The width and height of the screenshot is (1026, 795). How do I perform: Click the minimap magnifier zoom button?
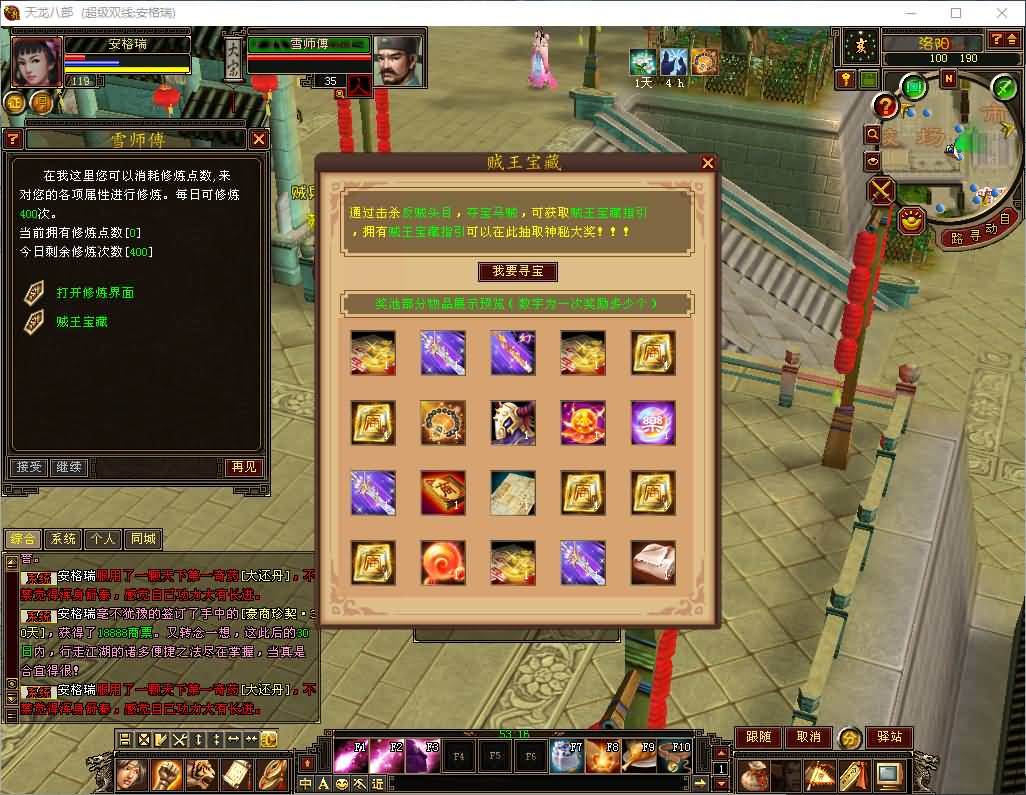coord(873,134)
